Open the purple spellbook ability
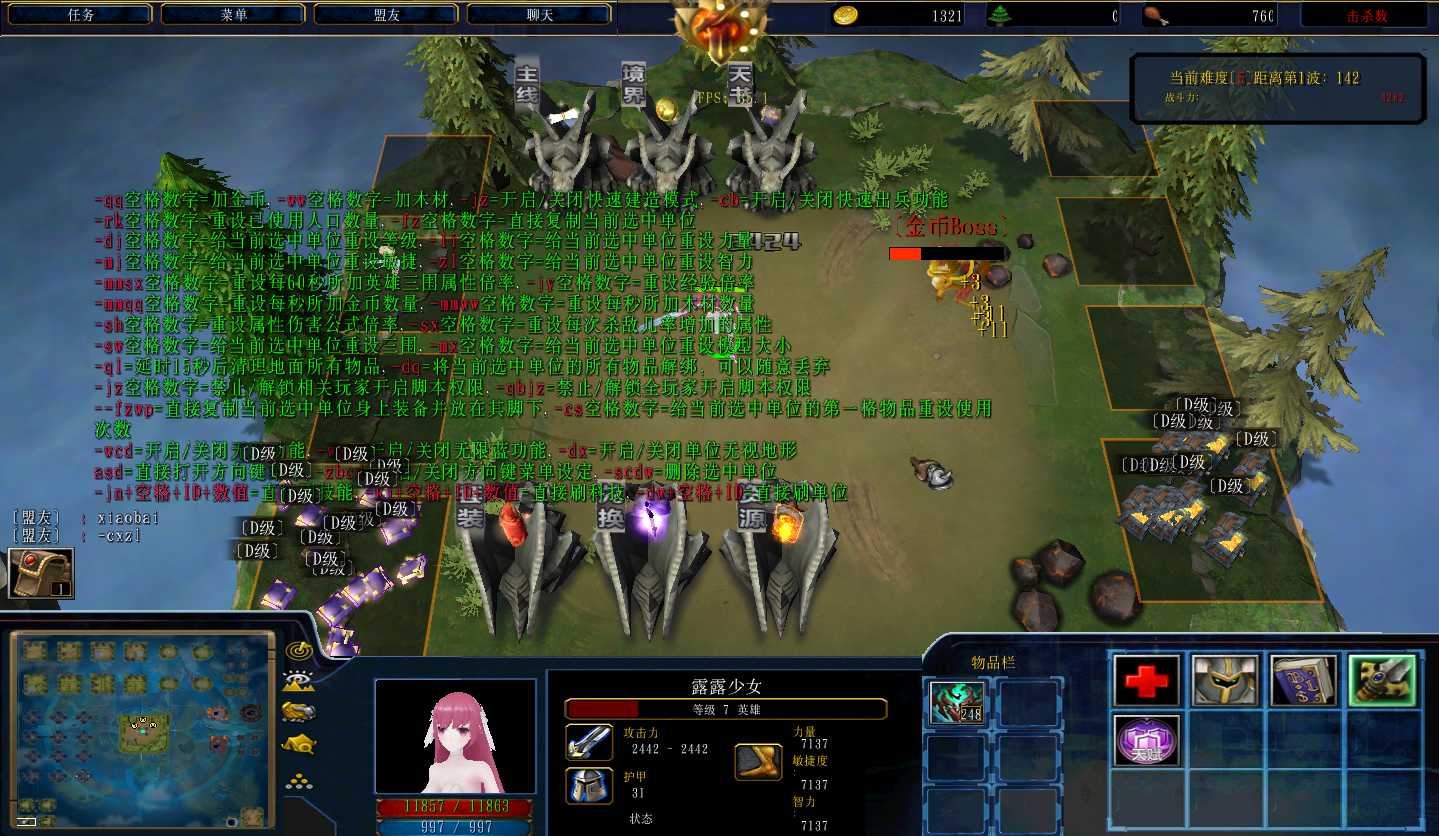The width and height of the screenshot is (1439, 836). tap(1302, 681)
